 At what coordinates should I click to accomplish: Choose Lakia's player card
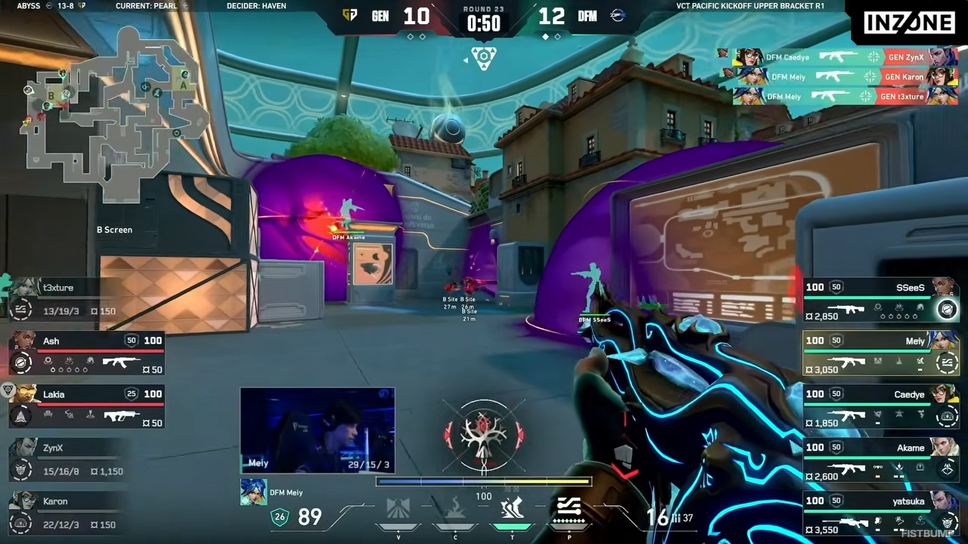click(x=86, y=406)
